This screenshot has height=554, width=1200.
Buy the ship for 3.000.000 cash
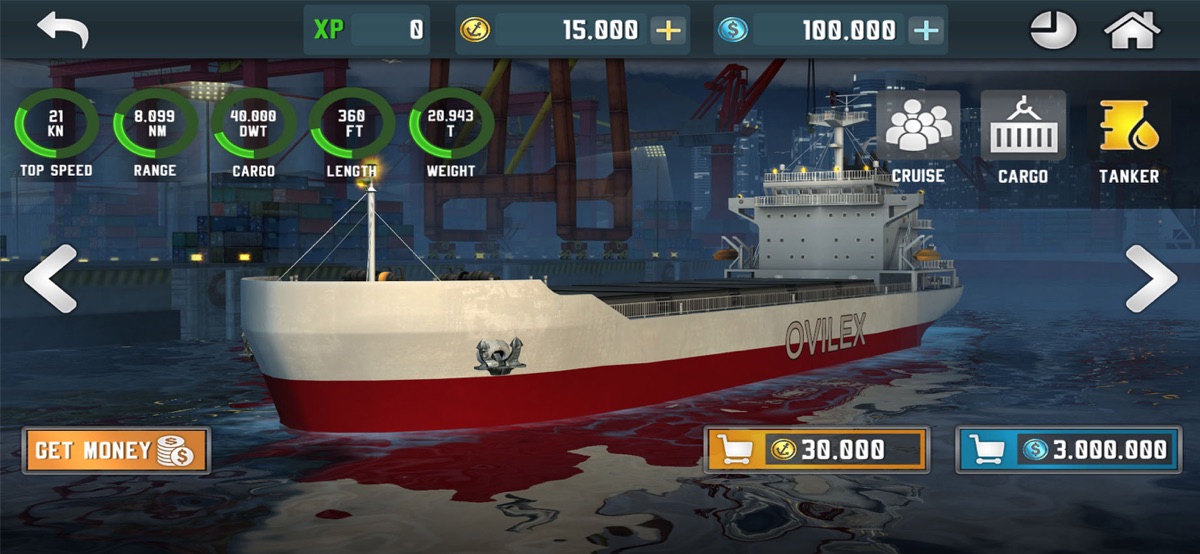1067,450
